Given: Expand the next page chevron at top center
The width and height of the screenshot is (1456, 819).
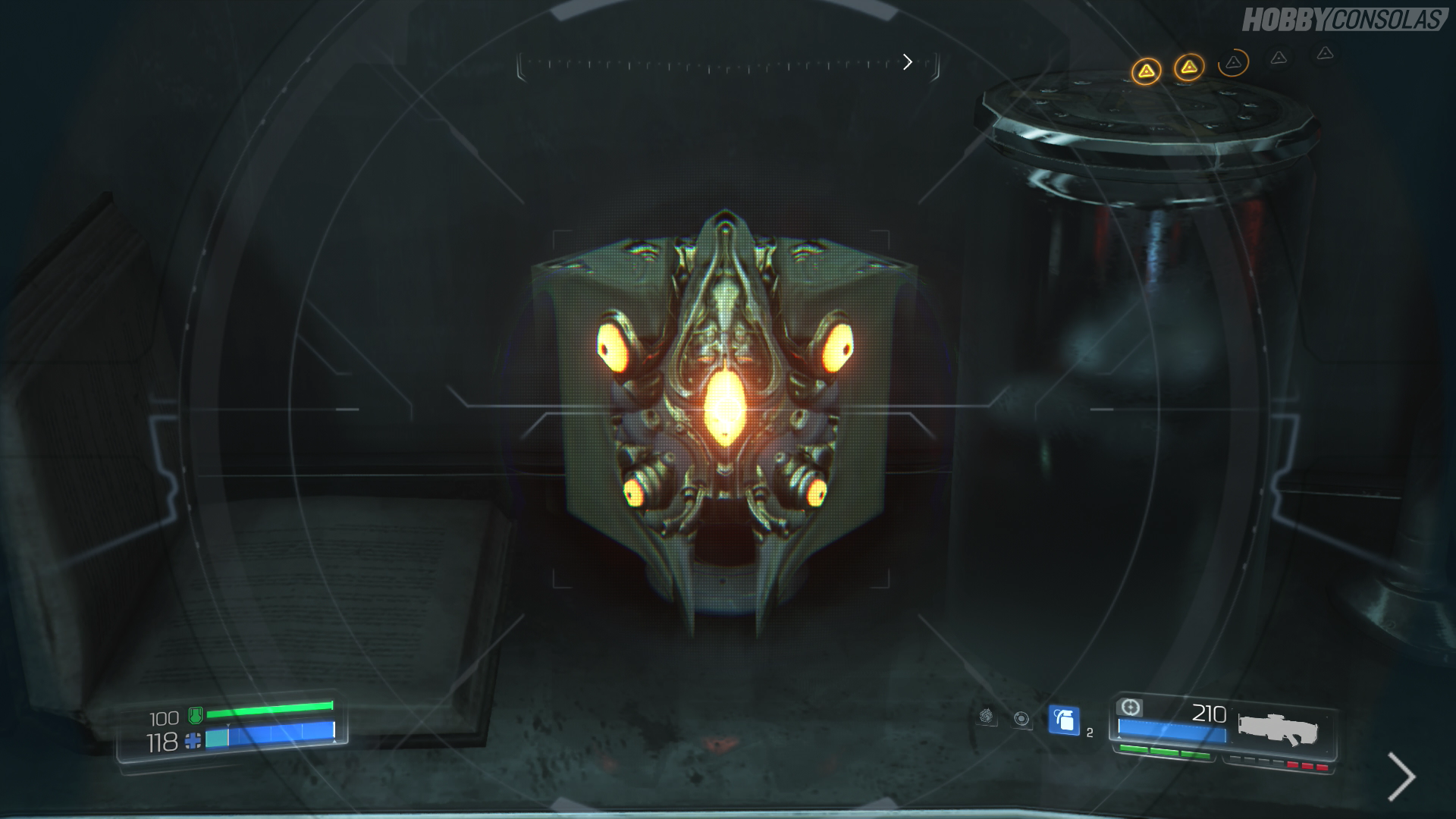Looking at the screenshot, I should click(x=908, y=62).
